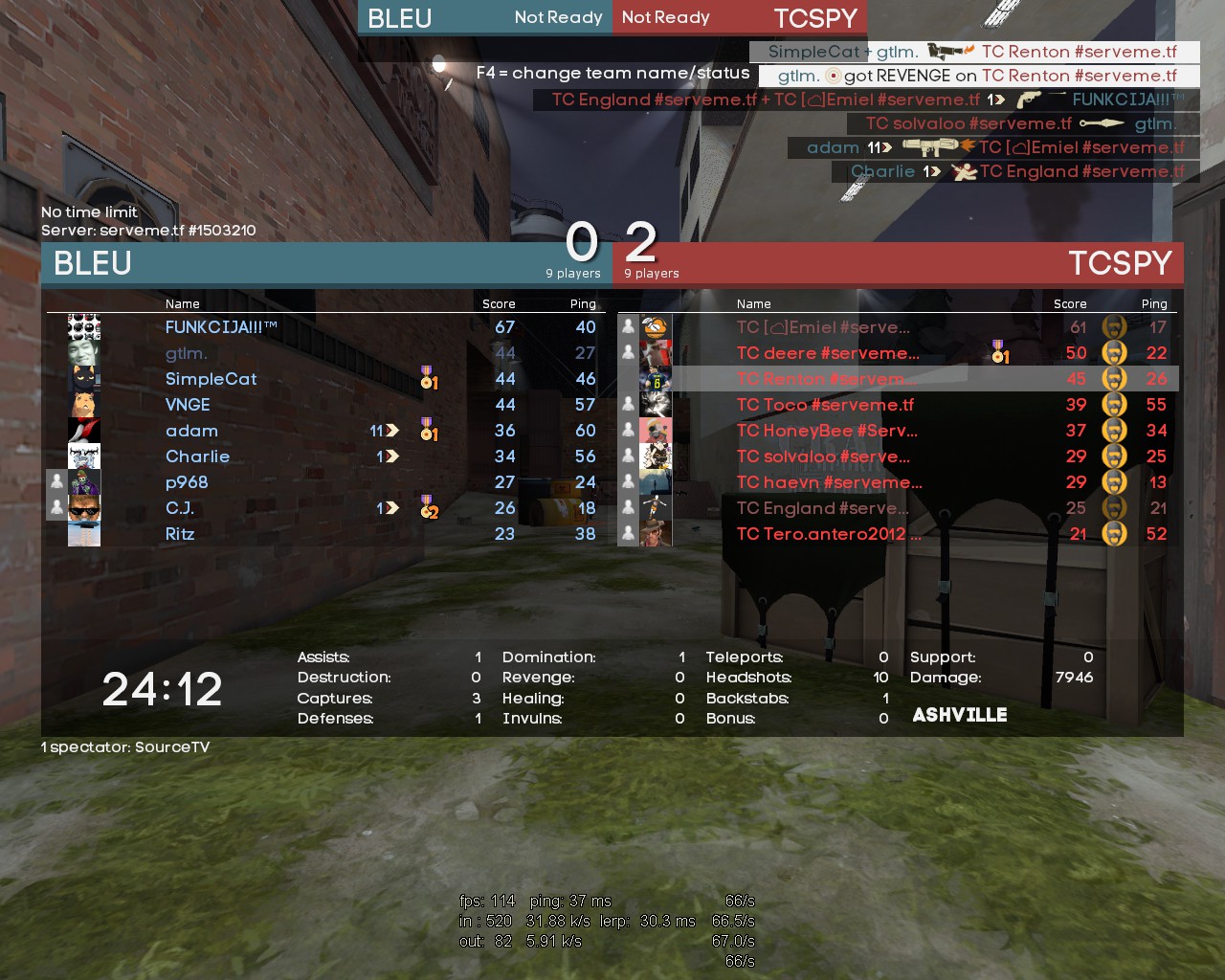Image resolution: width=1225 pixels, height=980 pixels.
Task: Click the highlighted TC Renton player row
Action: tap(821, 379)
